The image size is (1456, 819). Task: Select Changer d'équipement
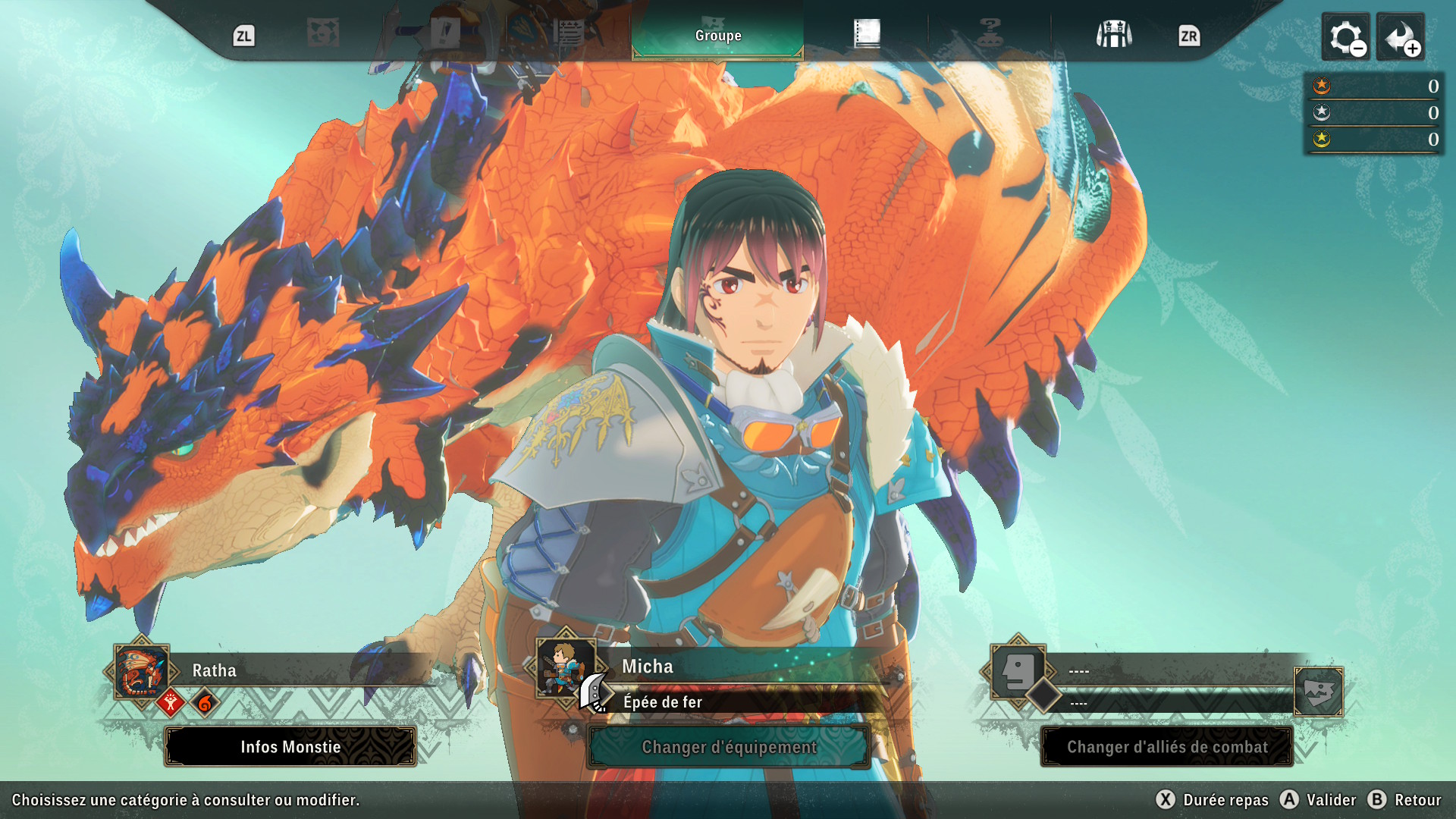point(729,747)
